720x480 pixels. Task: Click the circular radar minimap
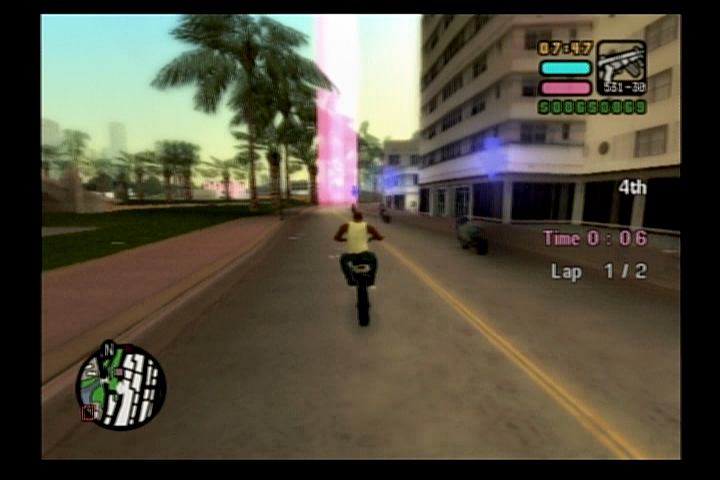(121, 386)
